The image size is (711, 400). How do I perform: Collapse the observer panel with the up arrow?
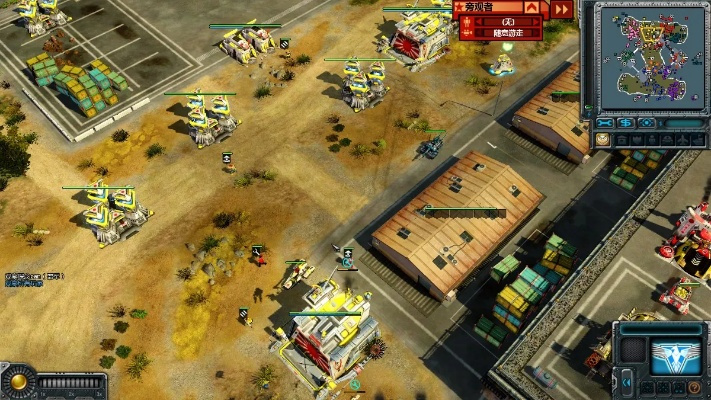(x=531, y=8)
